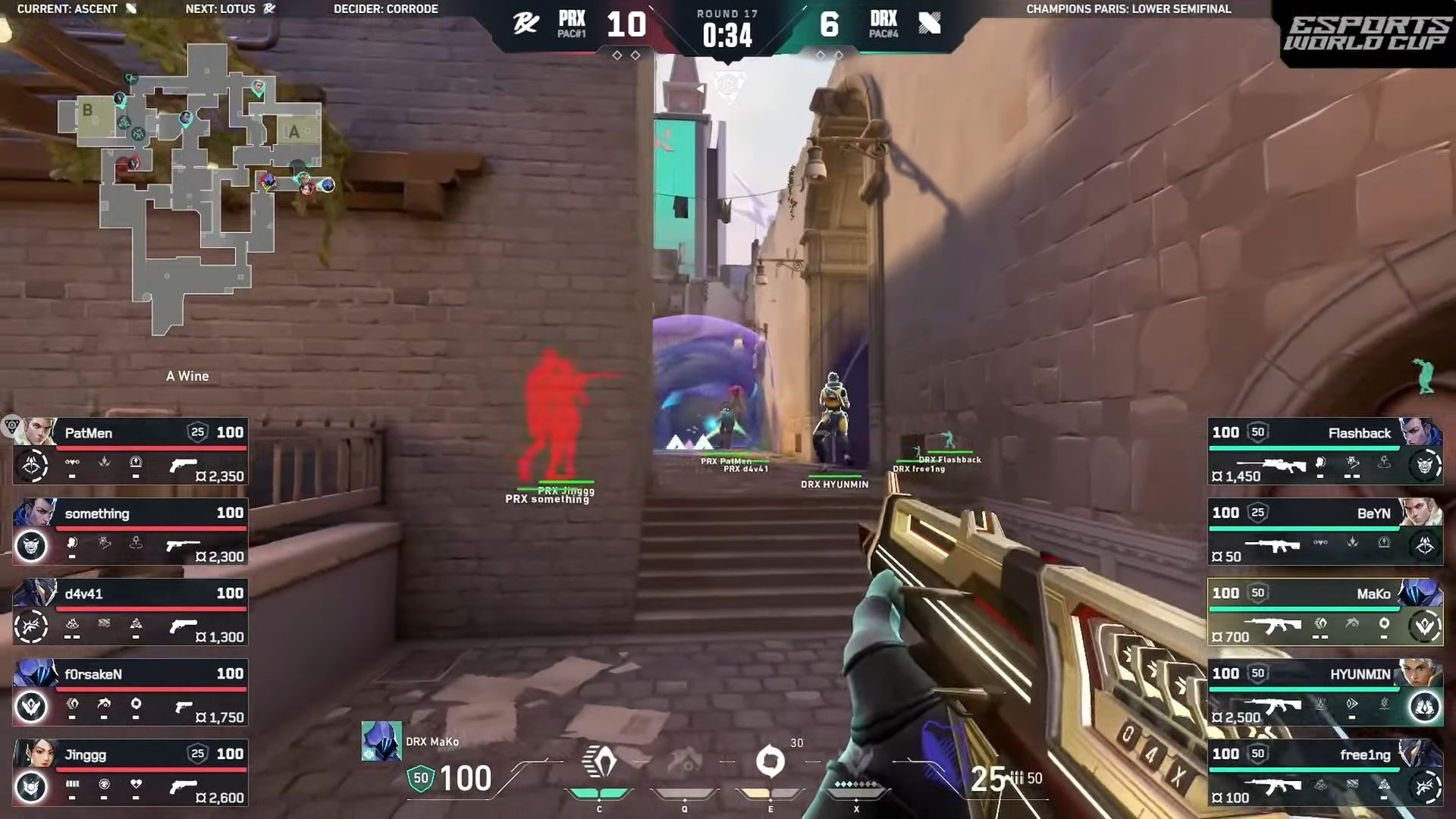Choose BeYN's player card
This screenshot has height=819, width=1456.
coord(1324,531)
